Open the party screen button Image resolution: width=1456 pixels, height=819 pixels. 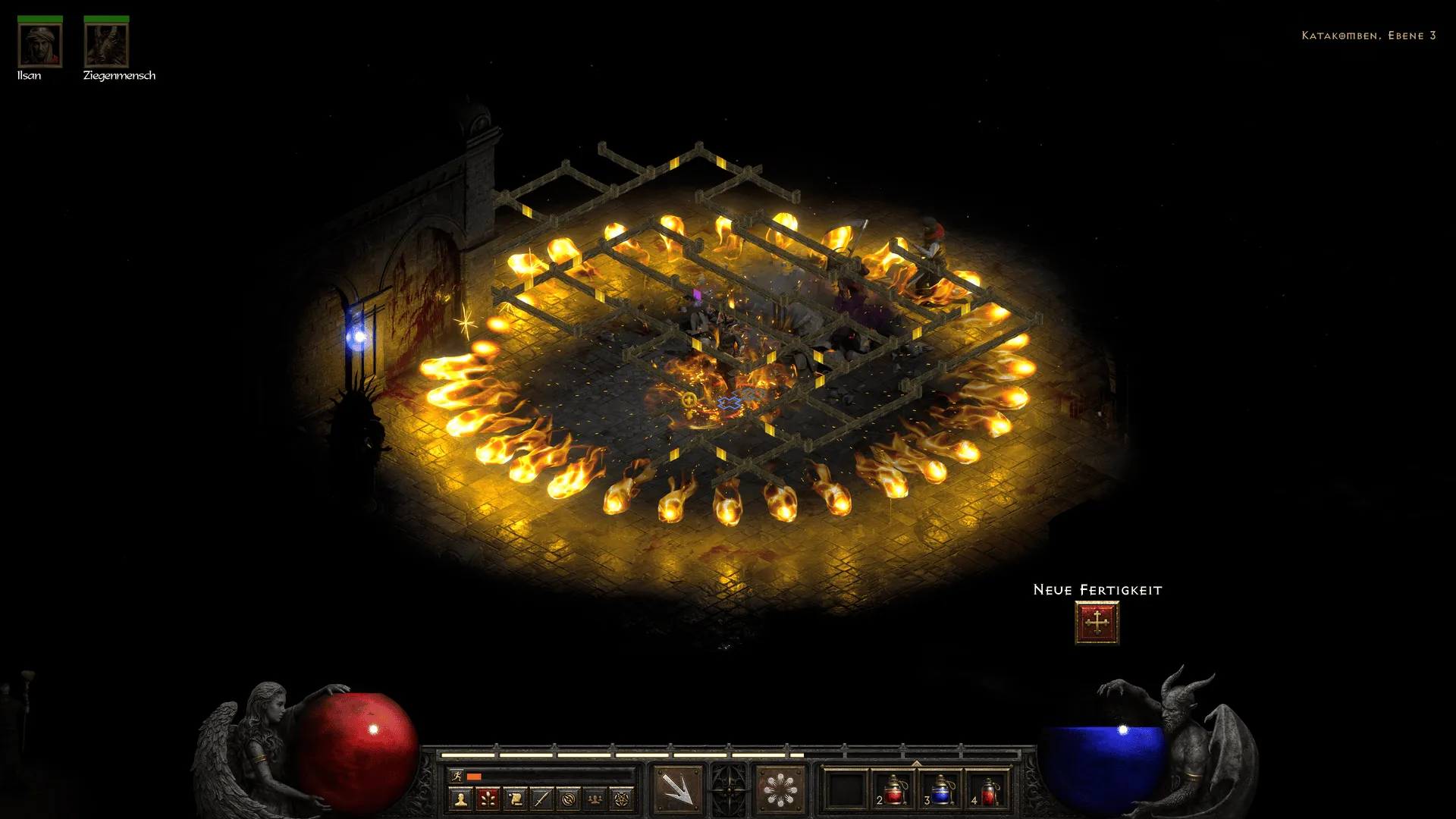click(x=595, y=799)
